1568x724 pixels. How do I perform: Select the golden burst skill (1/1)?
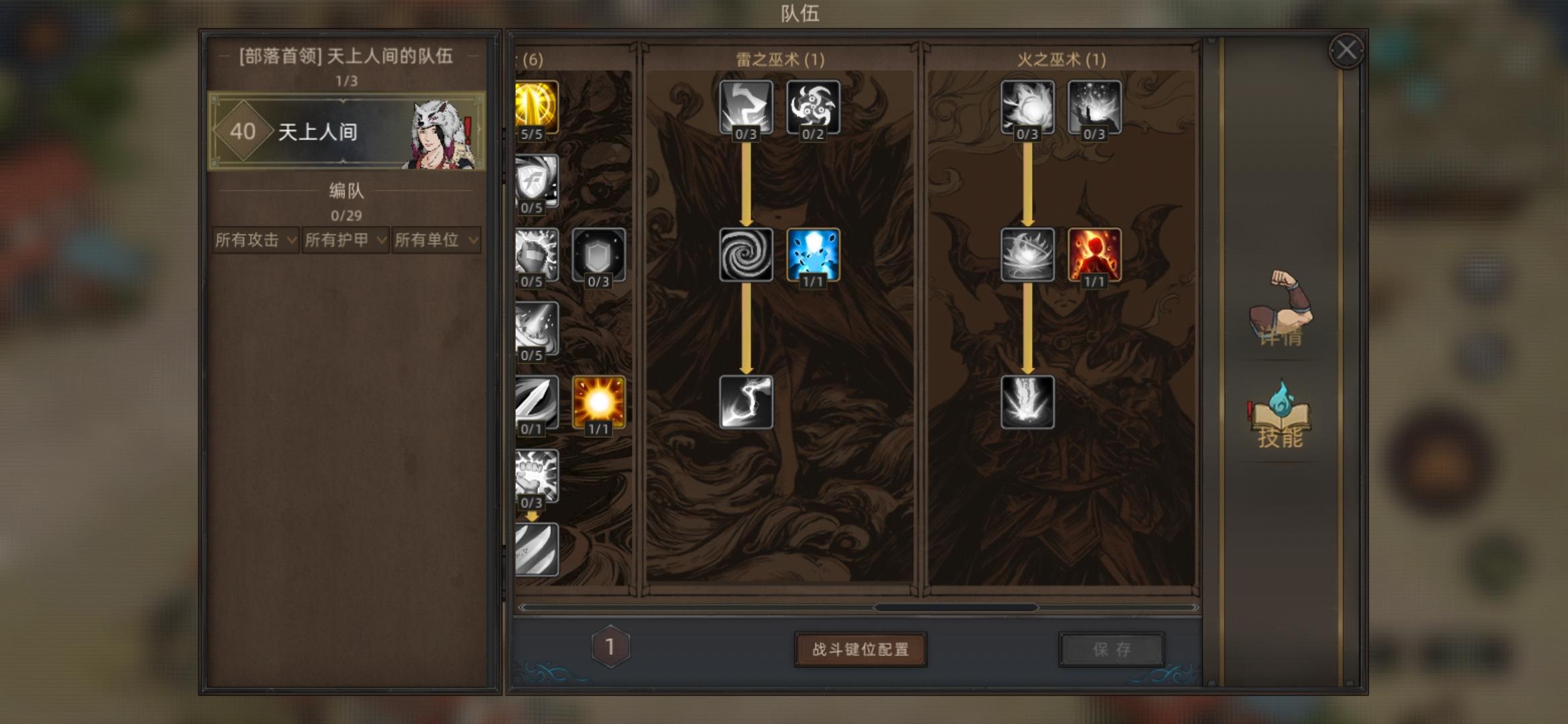[598, 402]
